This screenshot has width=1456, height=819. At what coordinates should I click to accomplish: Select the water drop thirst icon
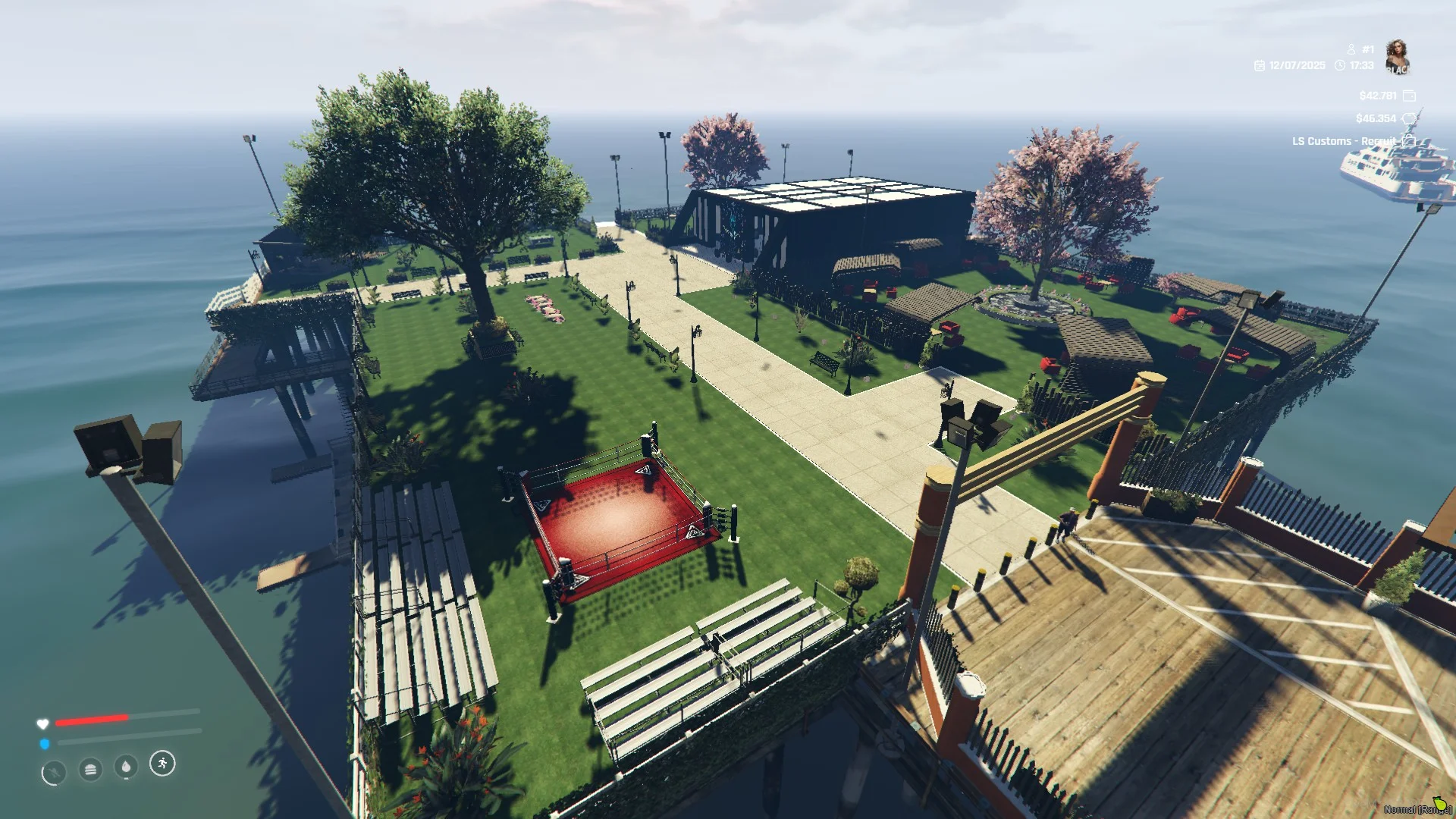(126, 767)
